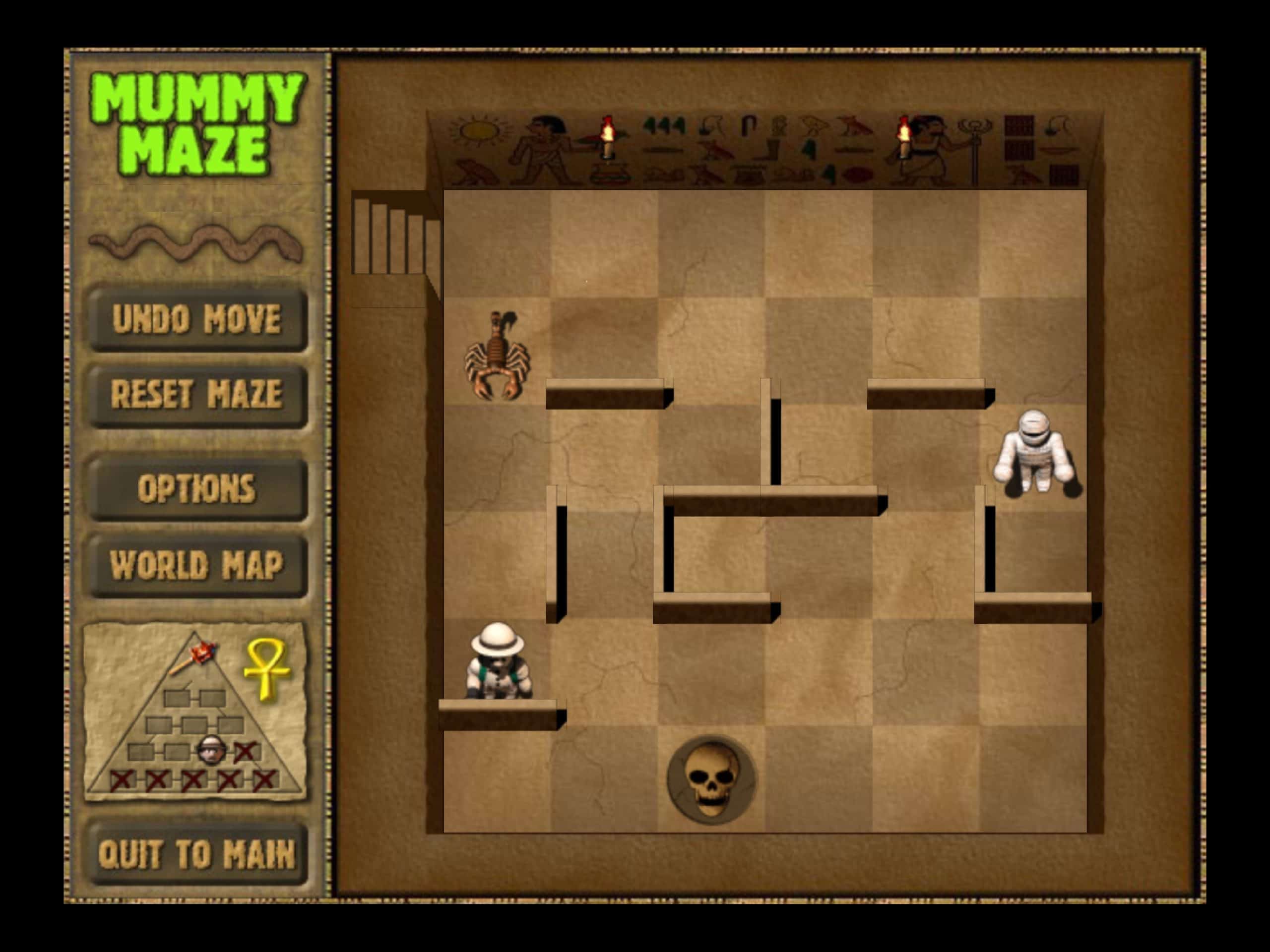
Task: Click the red flag atop the pyramid map
Action: tap(202, 652)
